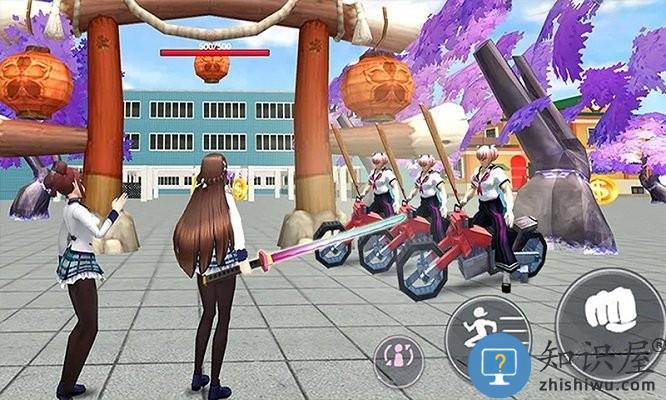Tap the fist attack button
This screenshot has height=400, width=666.
[x=607, y=314]
